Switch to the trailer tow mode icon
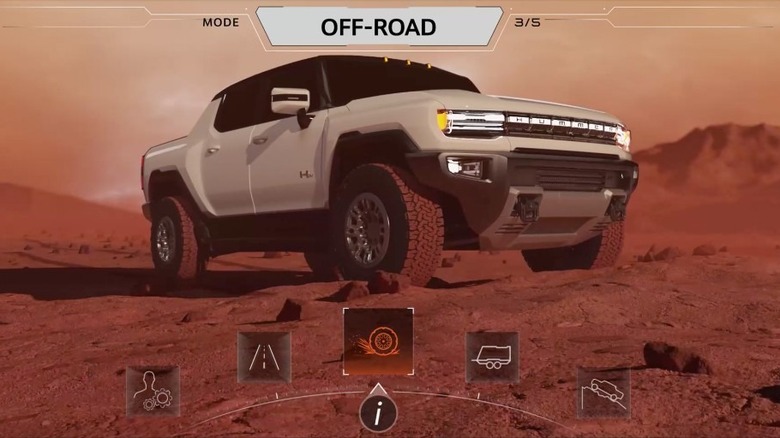The height and width of the screenshot is (438, 780). tap(492, 357)
